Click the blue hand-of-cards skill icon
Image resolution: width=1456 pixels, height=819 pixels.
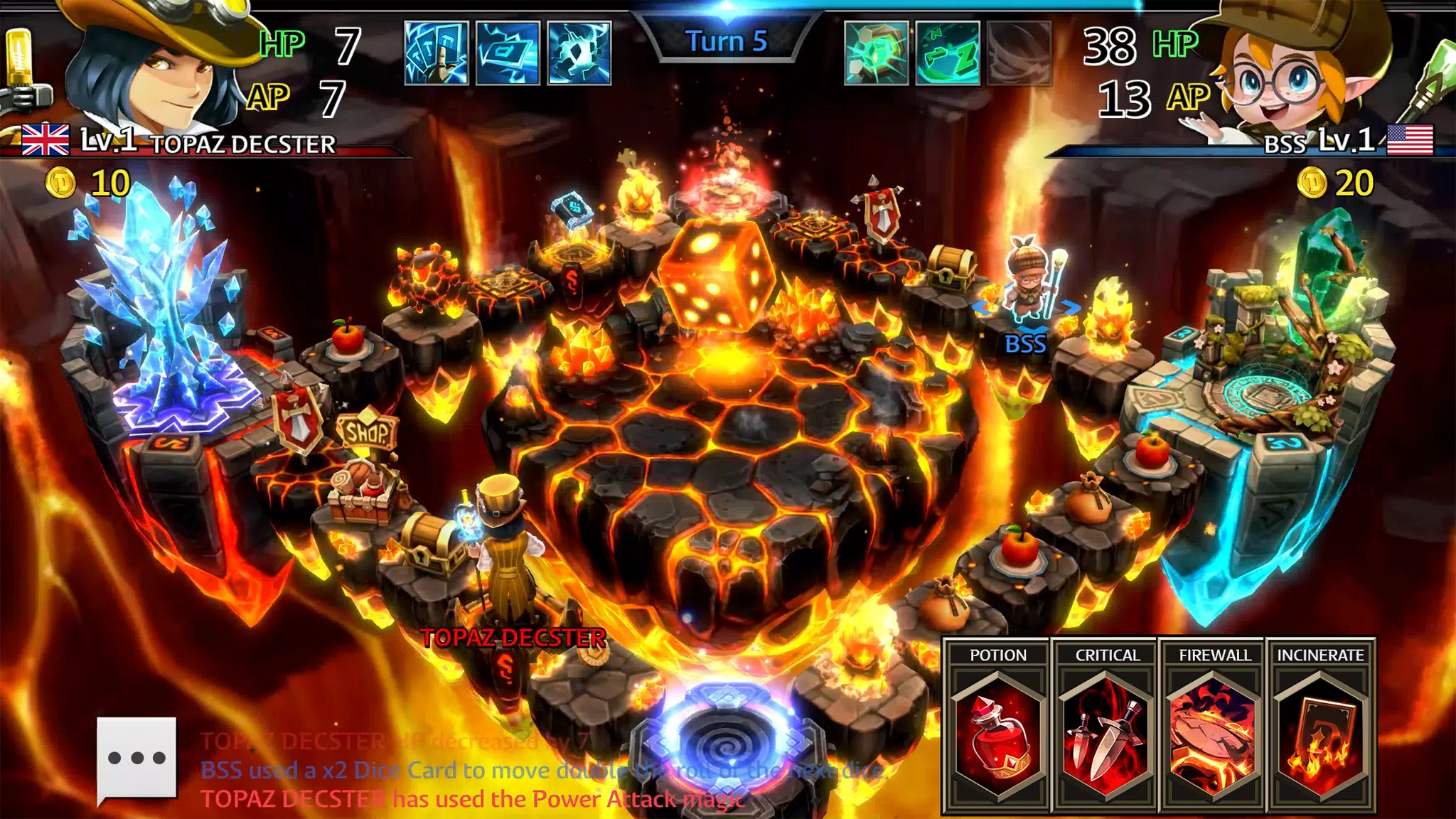point(436,53)
